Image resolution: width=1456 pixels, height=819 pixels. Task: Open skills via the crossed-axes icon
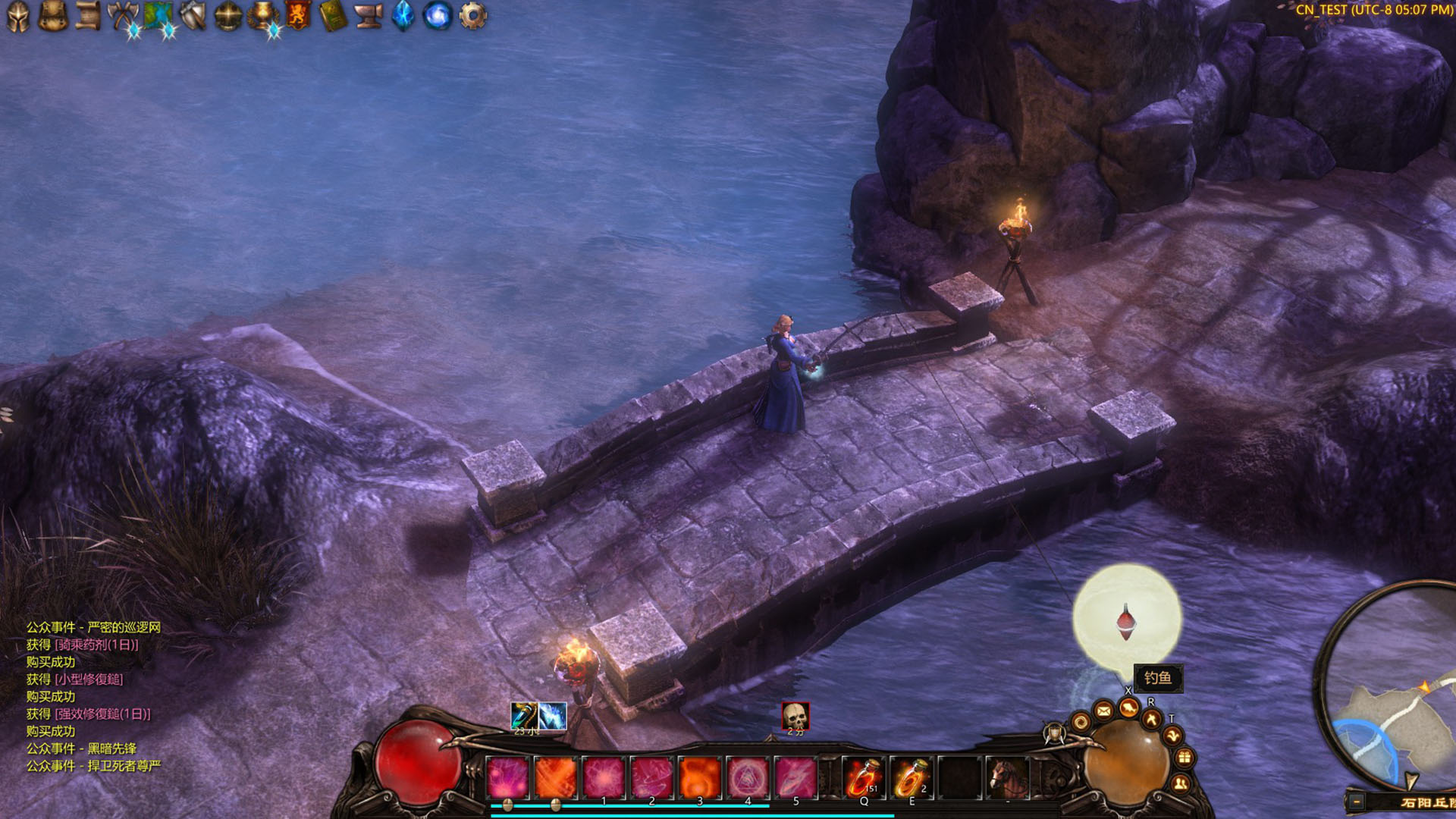[x=123, y=14]
